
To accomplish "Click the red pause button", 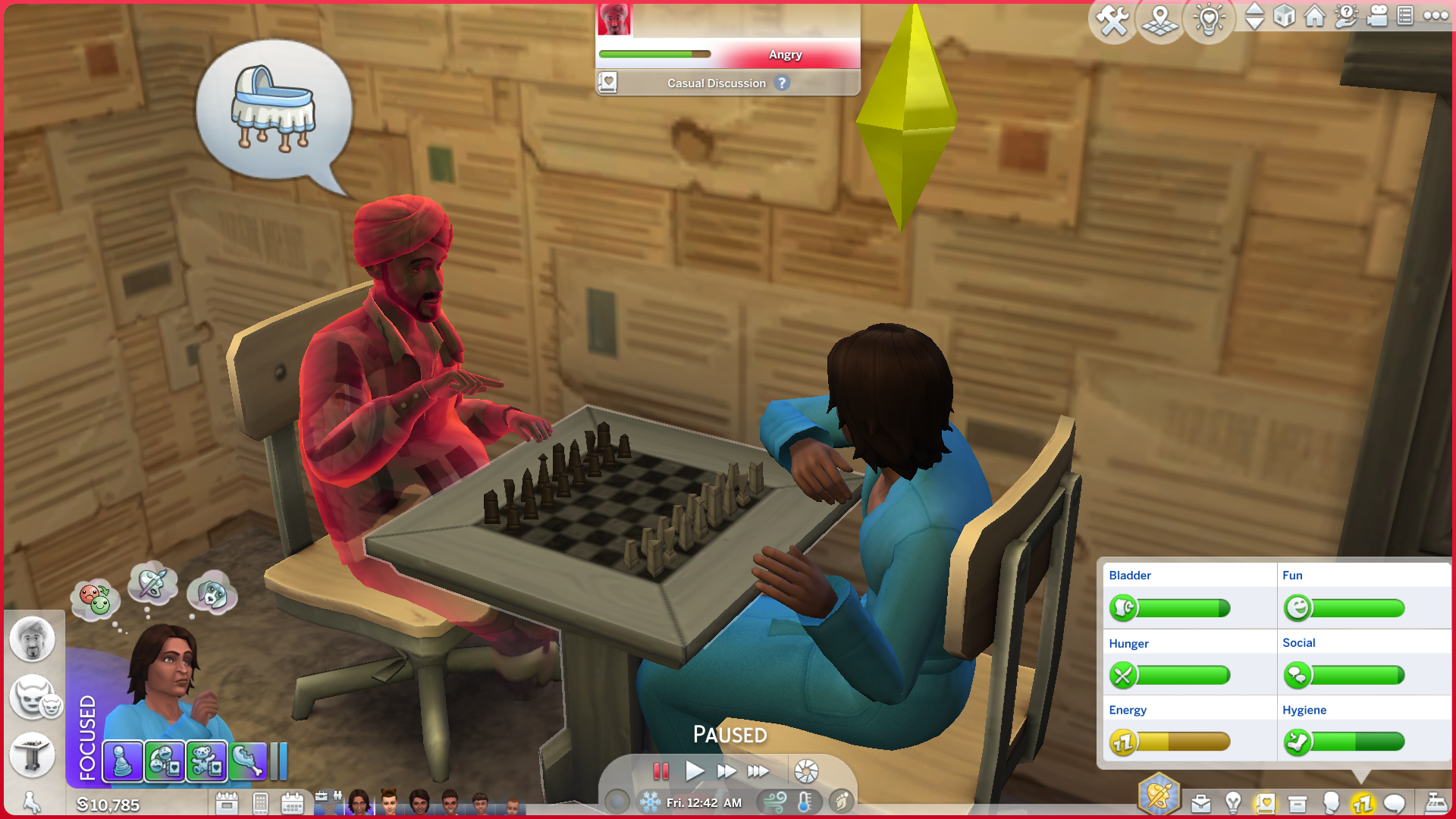I will click(x=661, y=771).
